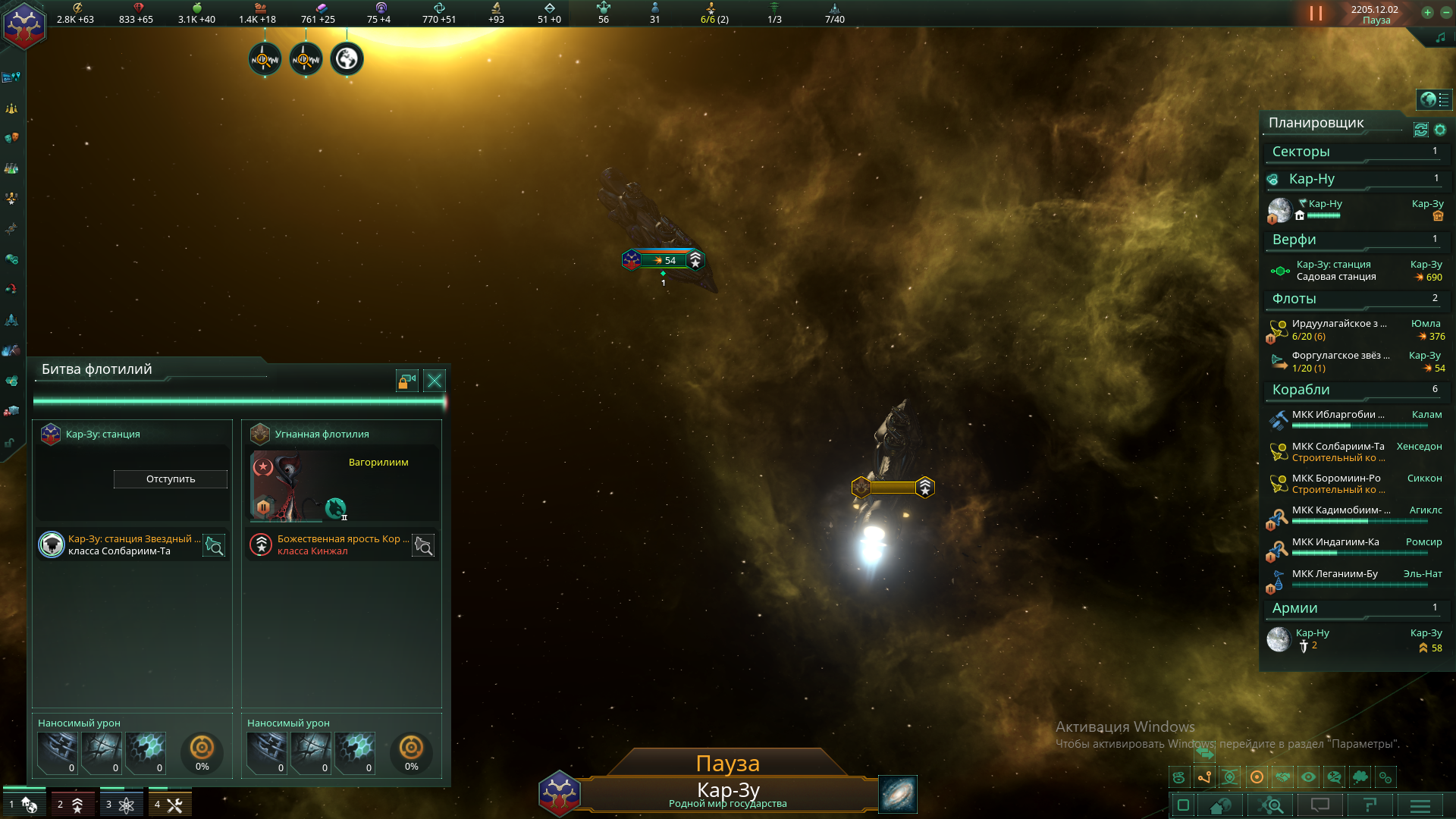
Task: Click the globe situation alert icon
Action: [347, 59]
